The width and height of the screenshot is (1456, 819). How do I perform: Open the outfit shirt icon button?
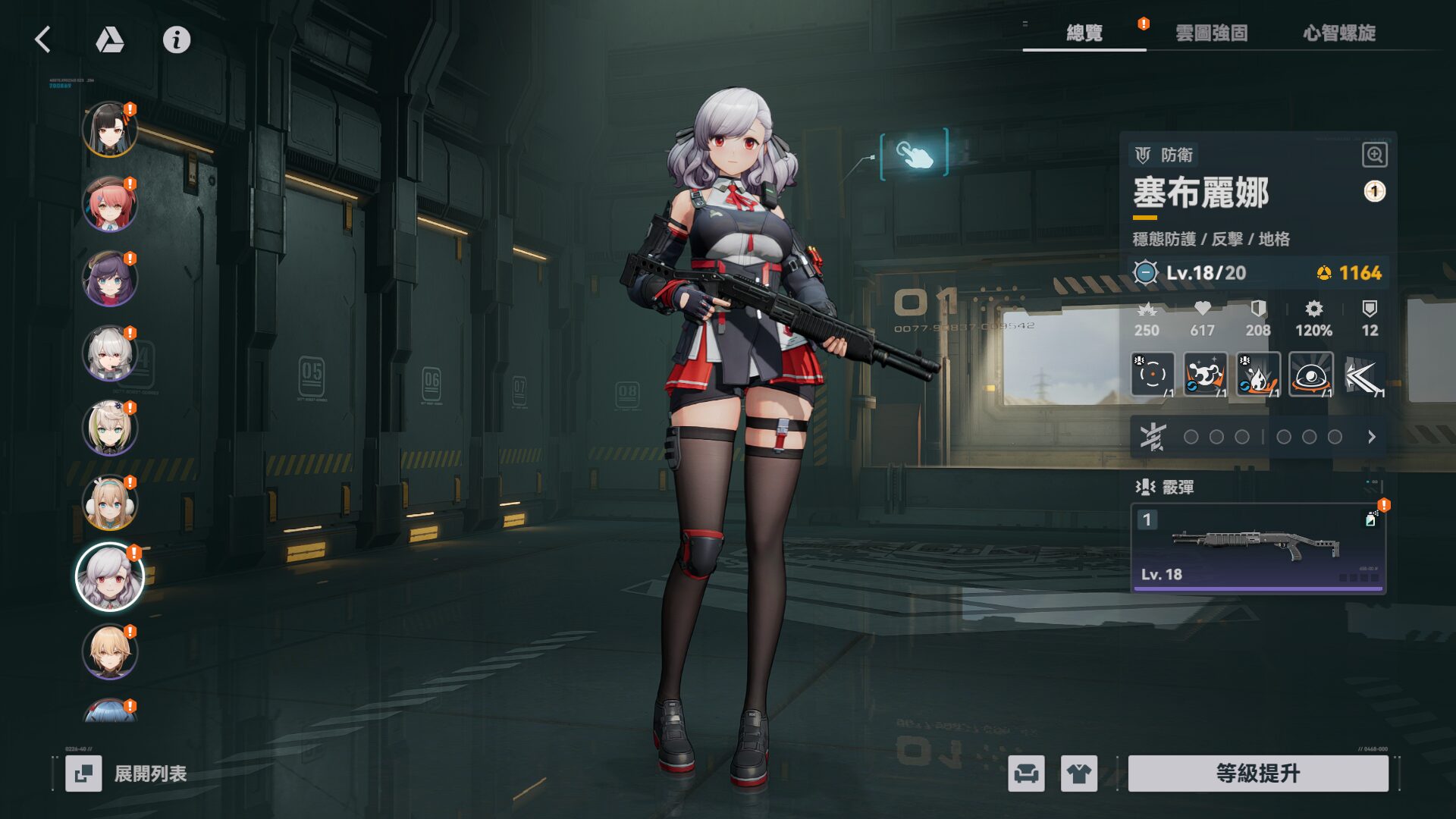click(x=1078, y=773)
